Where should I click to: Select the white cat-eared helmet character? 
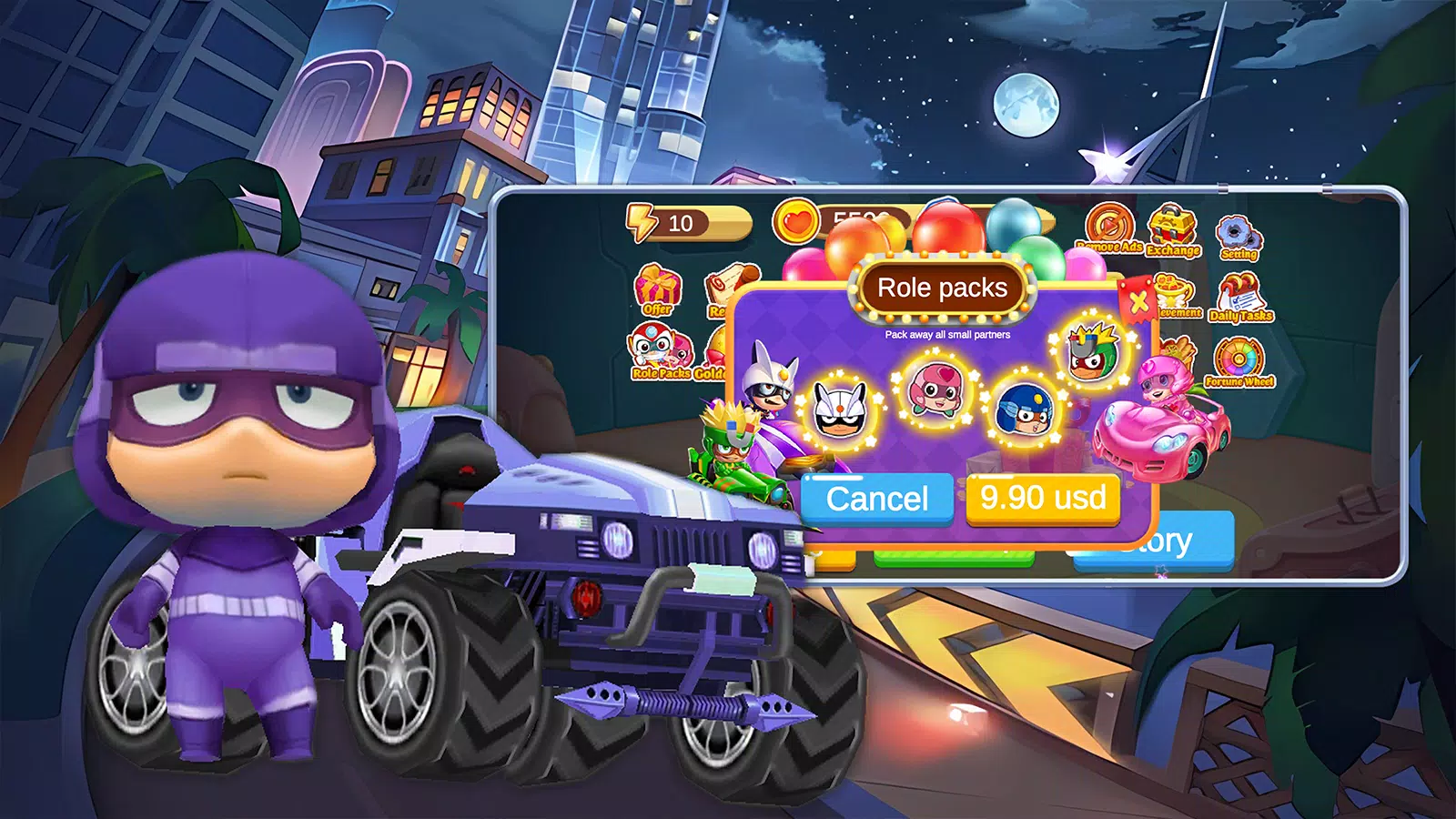point(838,410)
